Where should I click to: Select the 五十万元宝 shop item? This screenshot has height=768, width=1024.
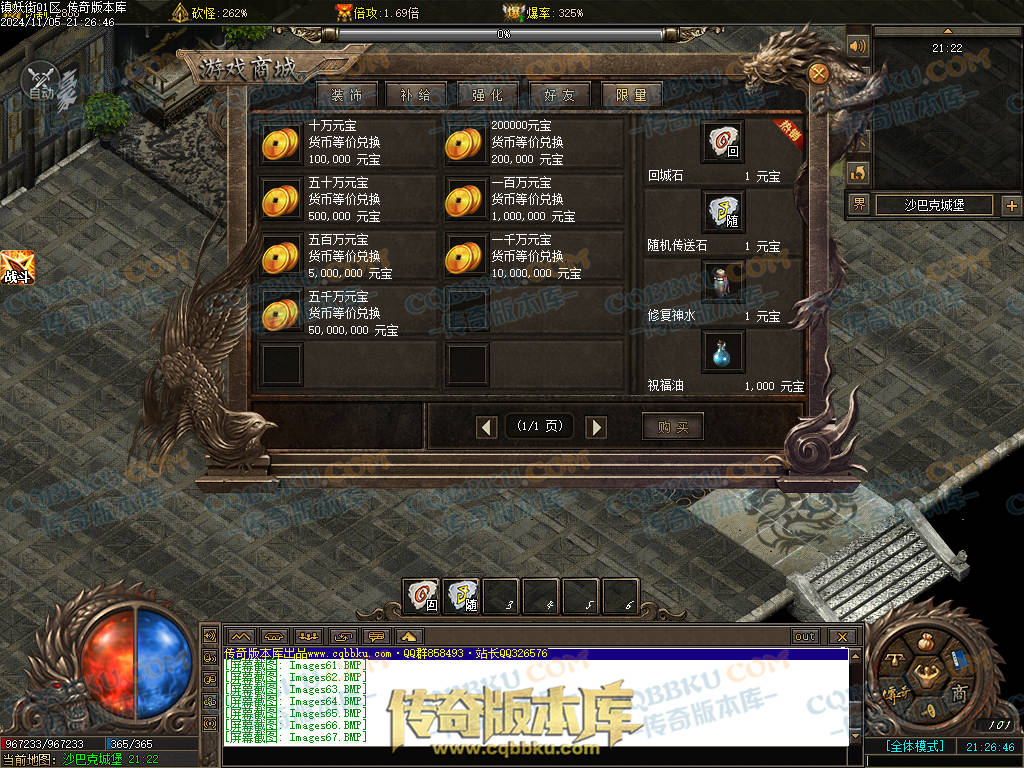pyautogui.click(x=280, y=199)
